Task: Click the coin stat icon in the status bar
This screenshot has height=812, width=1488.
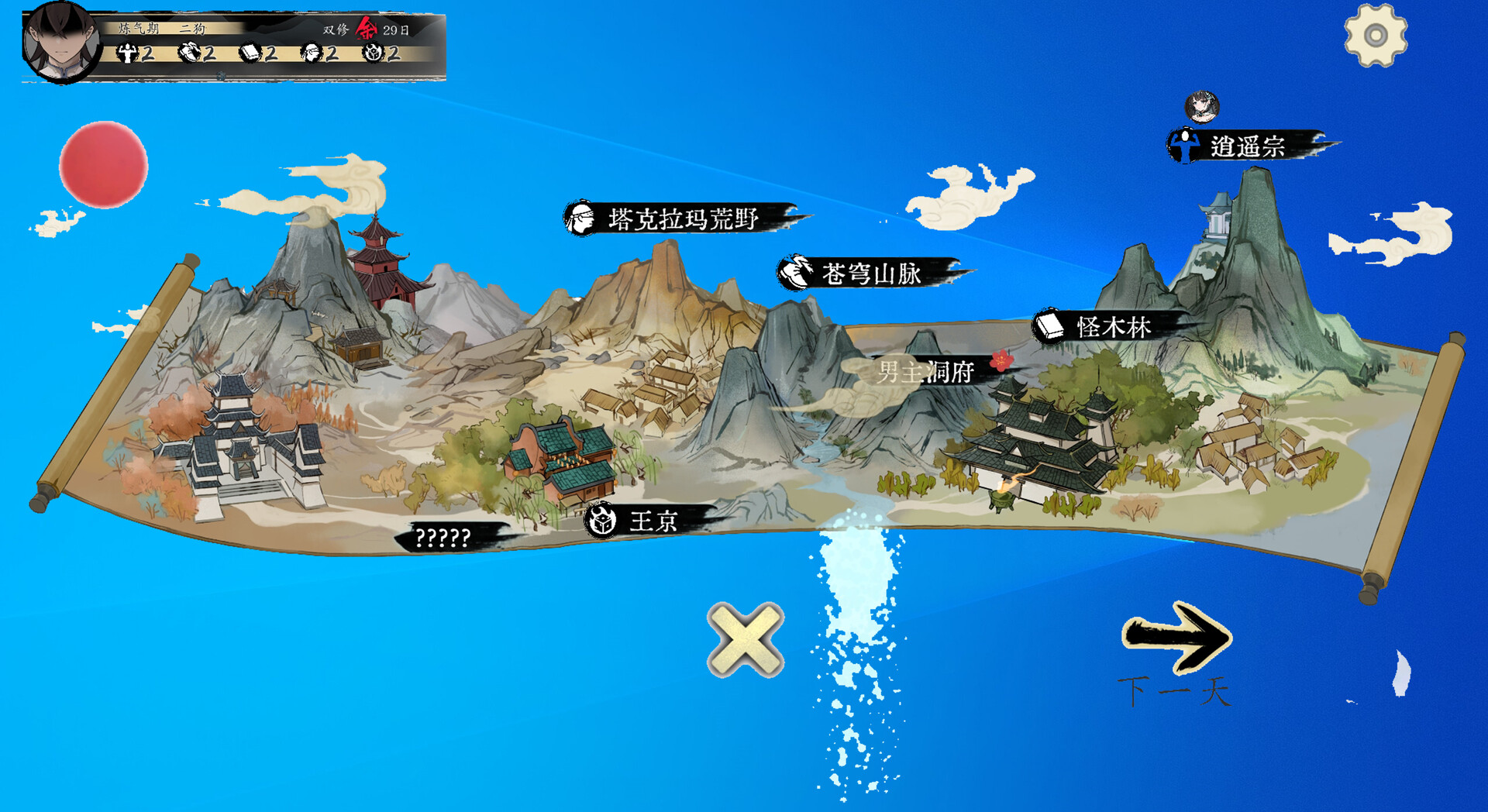Action: tap(373, 53)
